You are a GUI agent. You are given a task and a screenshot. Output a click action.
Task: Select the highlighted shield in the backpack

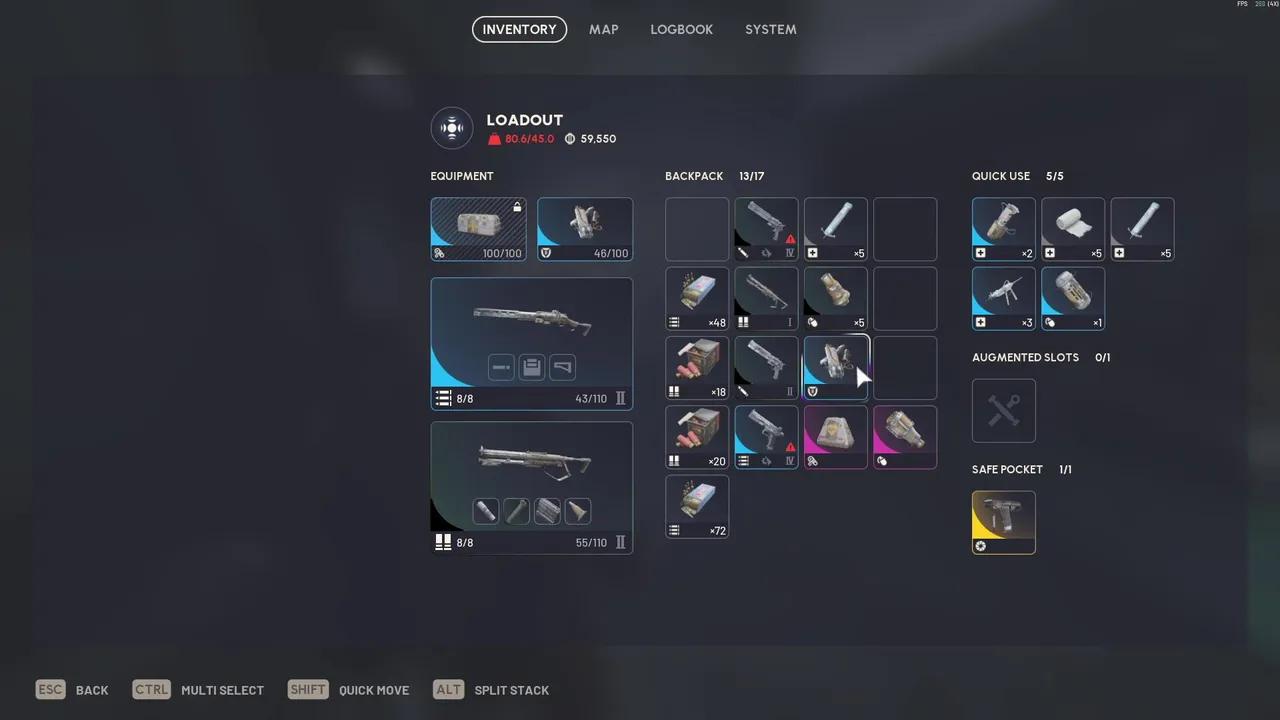click(836, 368)
